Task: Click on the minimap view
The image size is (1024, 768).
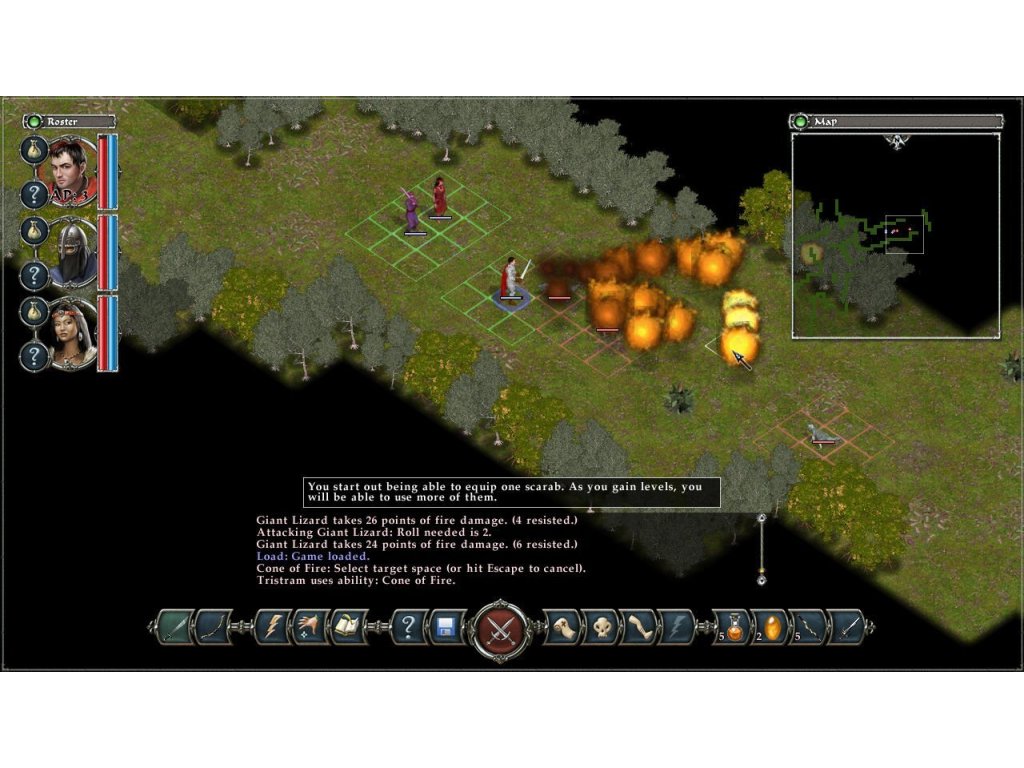Action: coord(895,236)
